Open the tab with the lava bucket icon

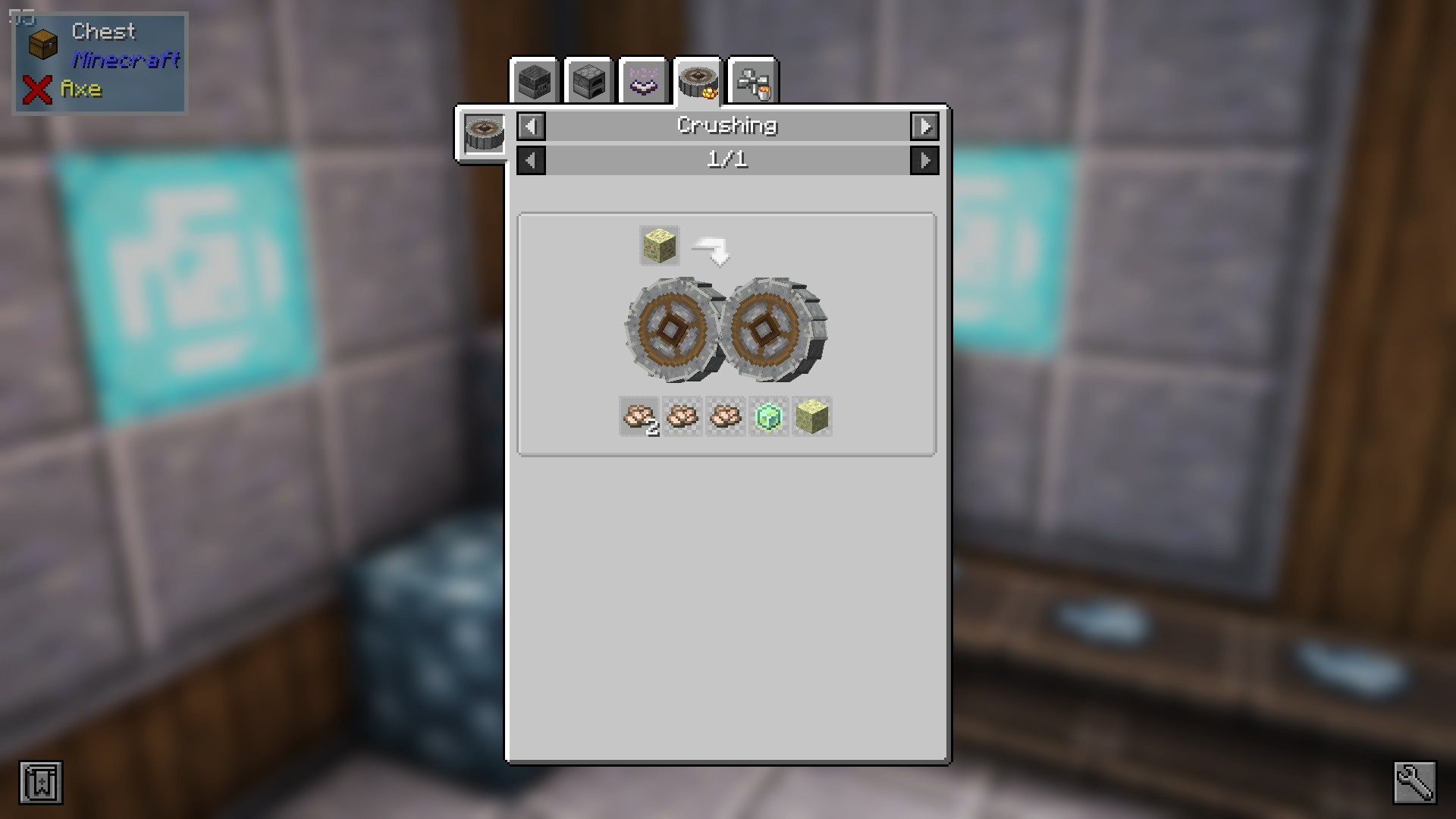coord(752,81)
